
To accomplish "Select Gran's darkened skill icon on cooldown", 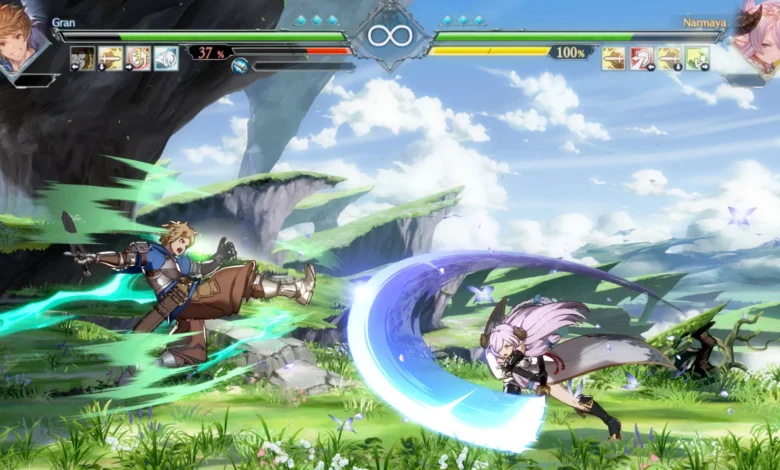I will pyautogui.click(x=83, y=58).
